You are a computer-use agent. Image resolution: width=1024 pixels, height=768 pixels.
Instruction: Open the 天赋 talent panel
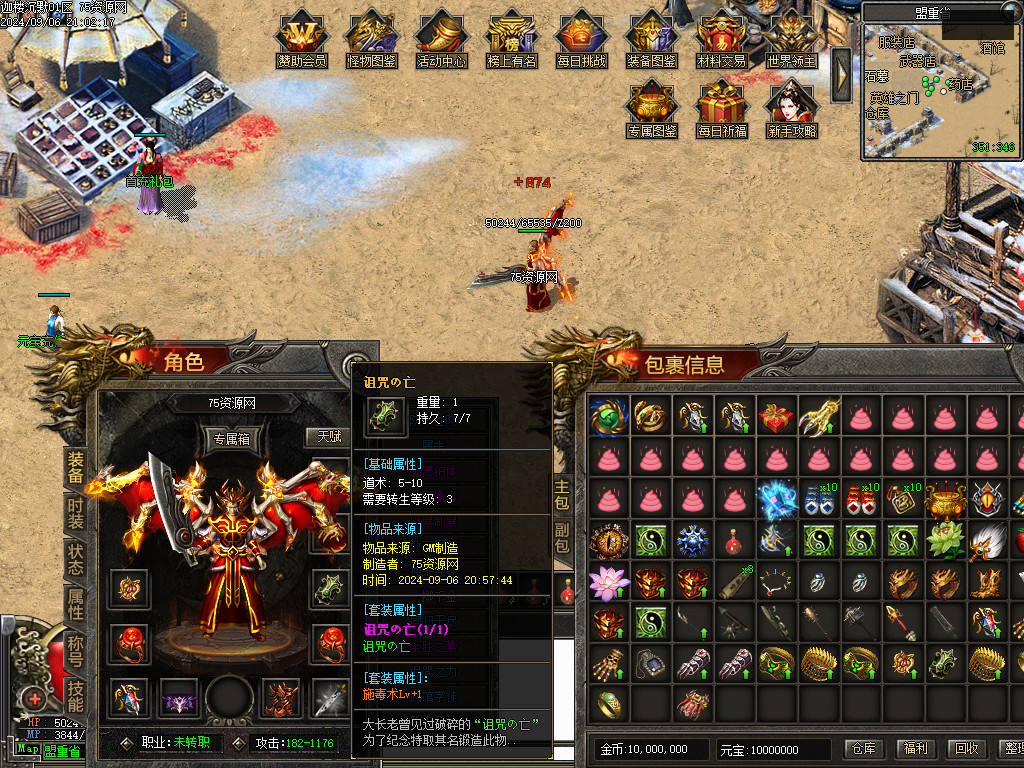[x=329, y=436]
